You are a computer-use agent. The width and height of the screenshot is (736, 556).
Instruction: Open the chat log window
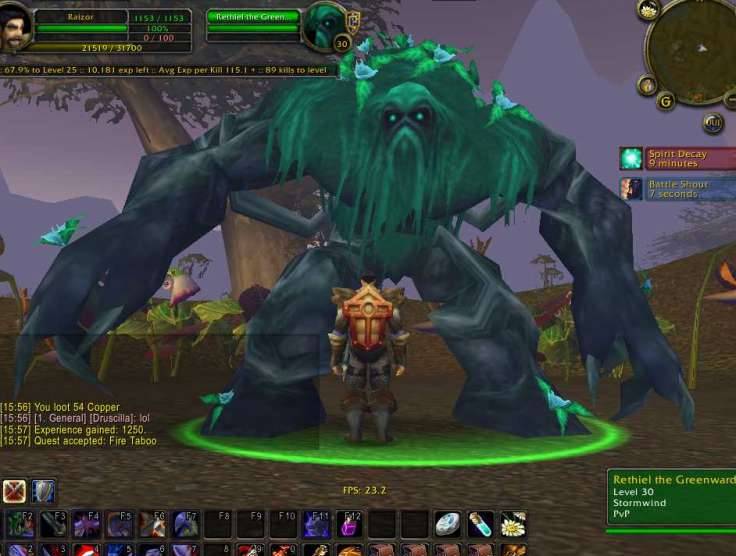[x=80, y=424]
